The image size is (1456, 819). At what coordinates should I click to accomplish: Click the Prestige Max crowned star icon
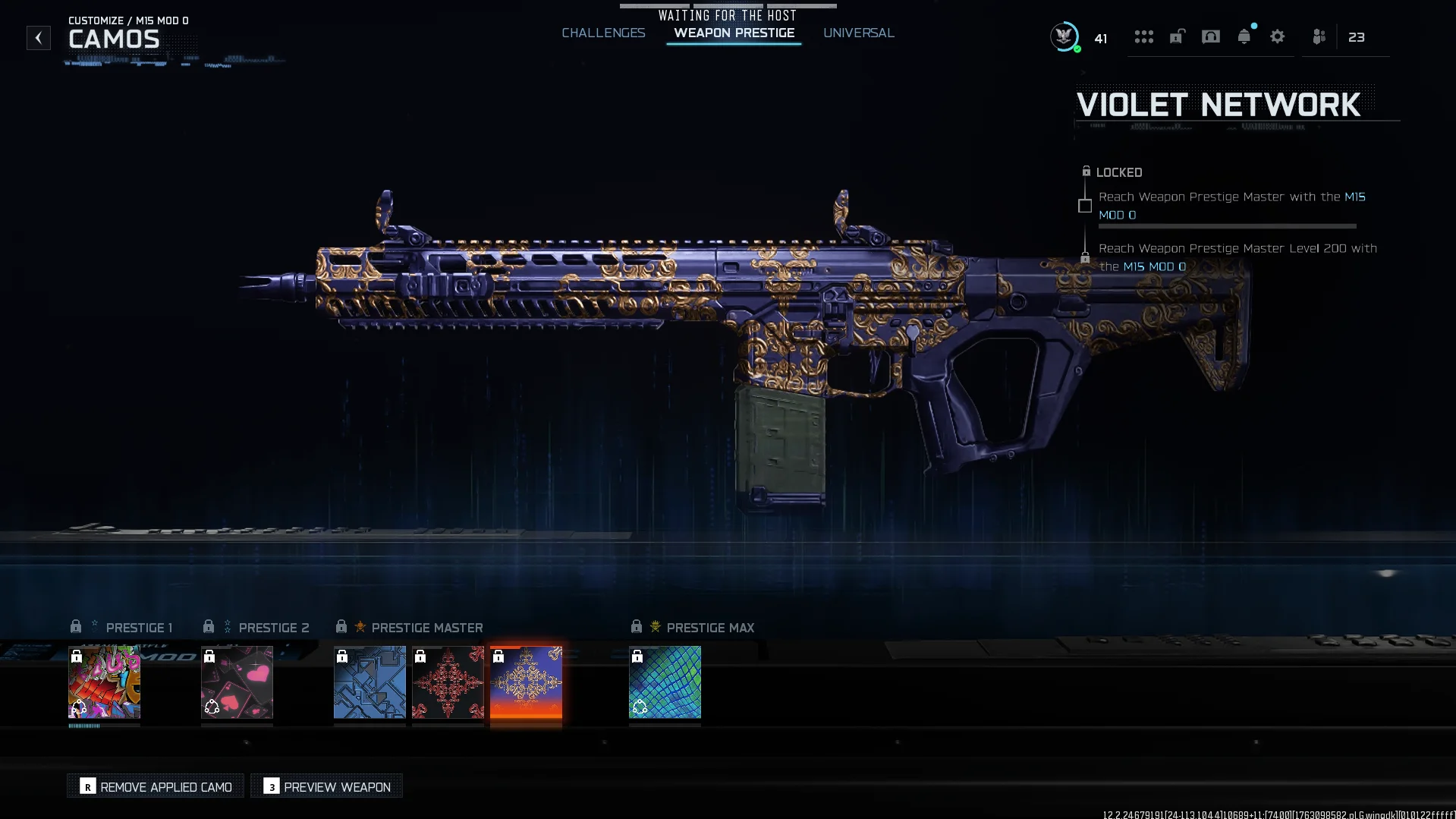tap(654, 627)
